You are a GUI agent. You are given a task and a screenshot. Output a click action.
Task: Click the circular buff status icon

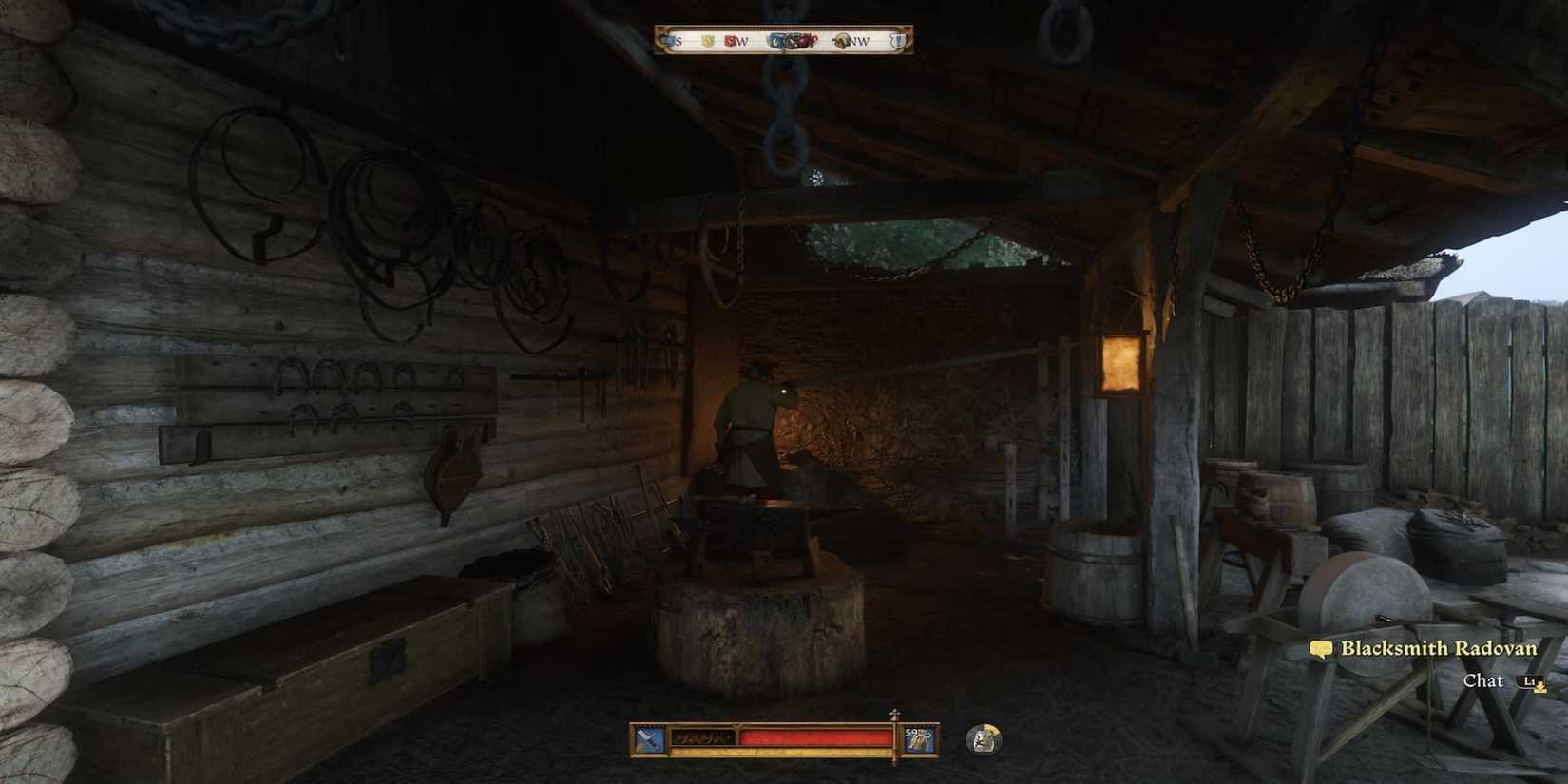(982, 740)
